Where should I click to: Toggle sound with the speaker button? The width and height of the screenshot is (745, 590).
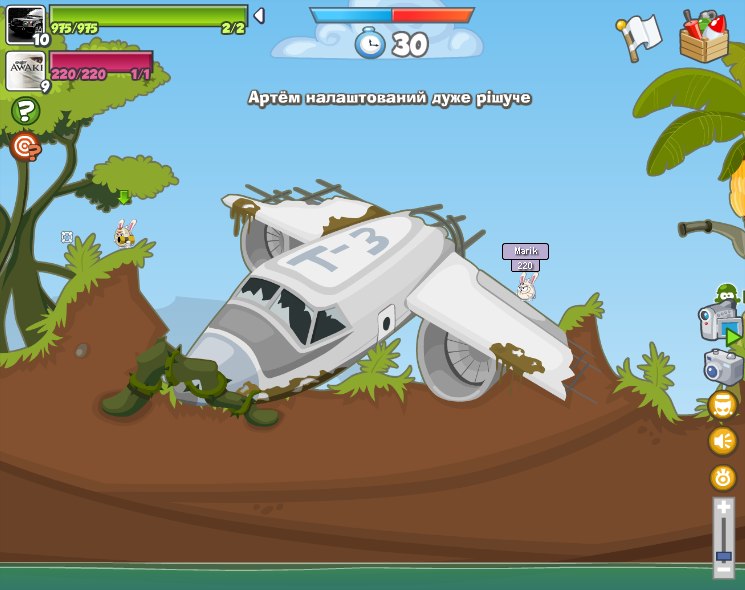tap(722, 441)
